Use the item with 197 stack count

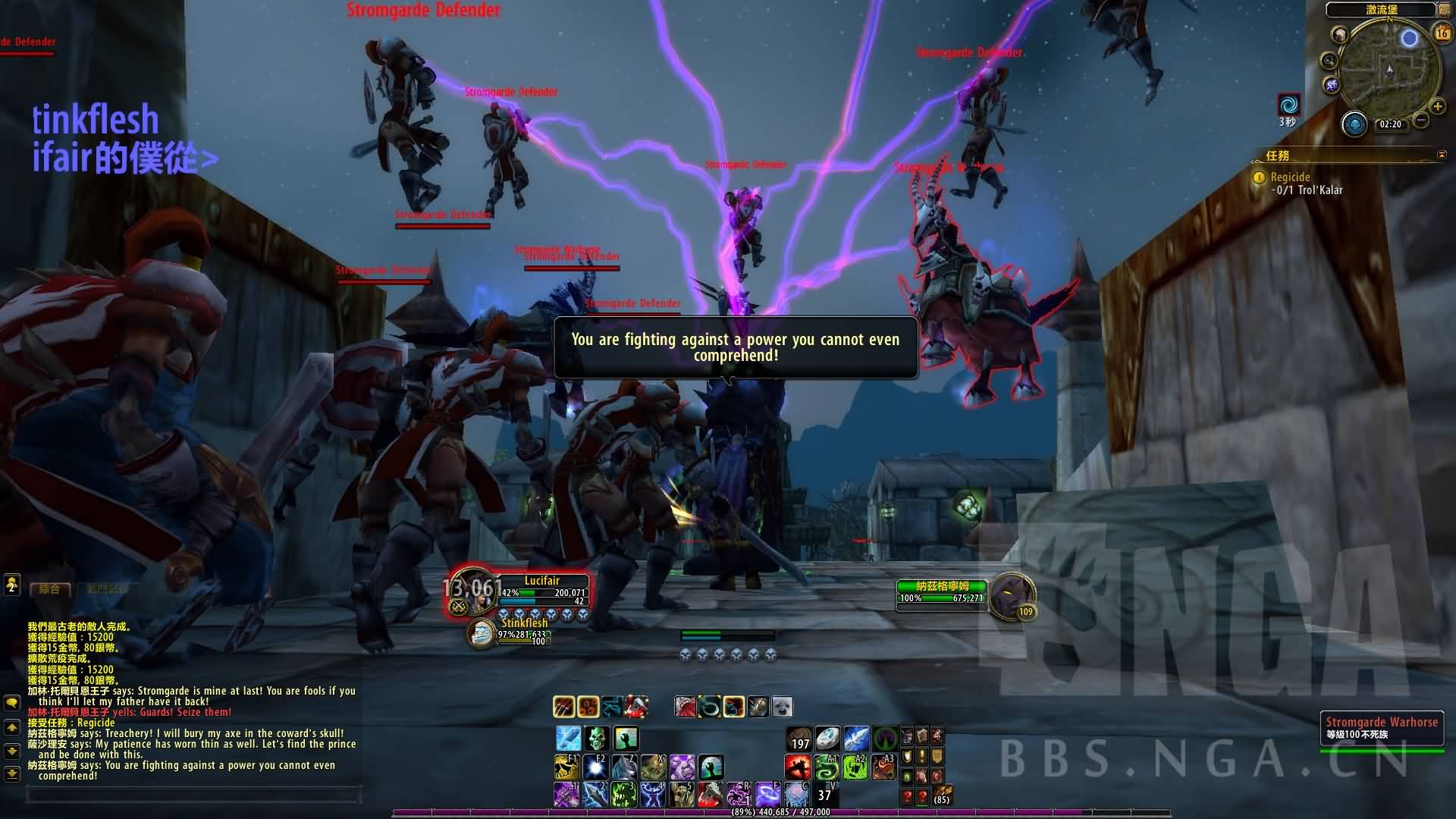tap(799, 739)
